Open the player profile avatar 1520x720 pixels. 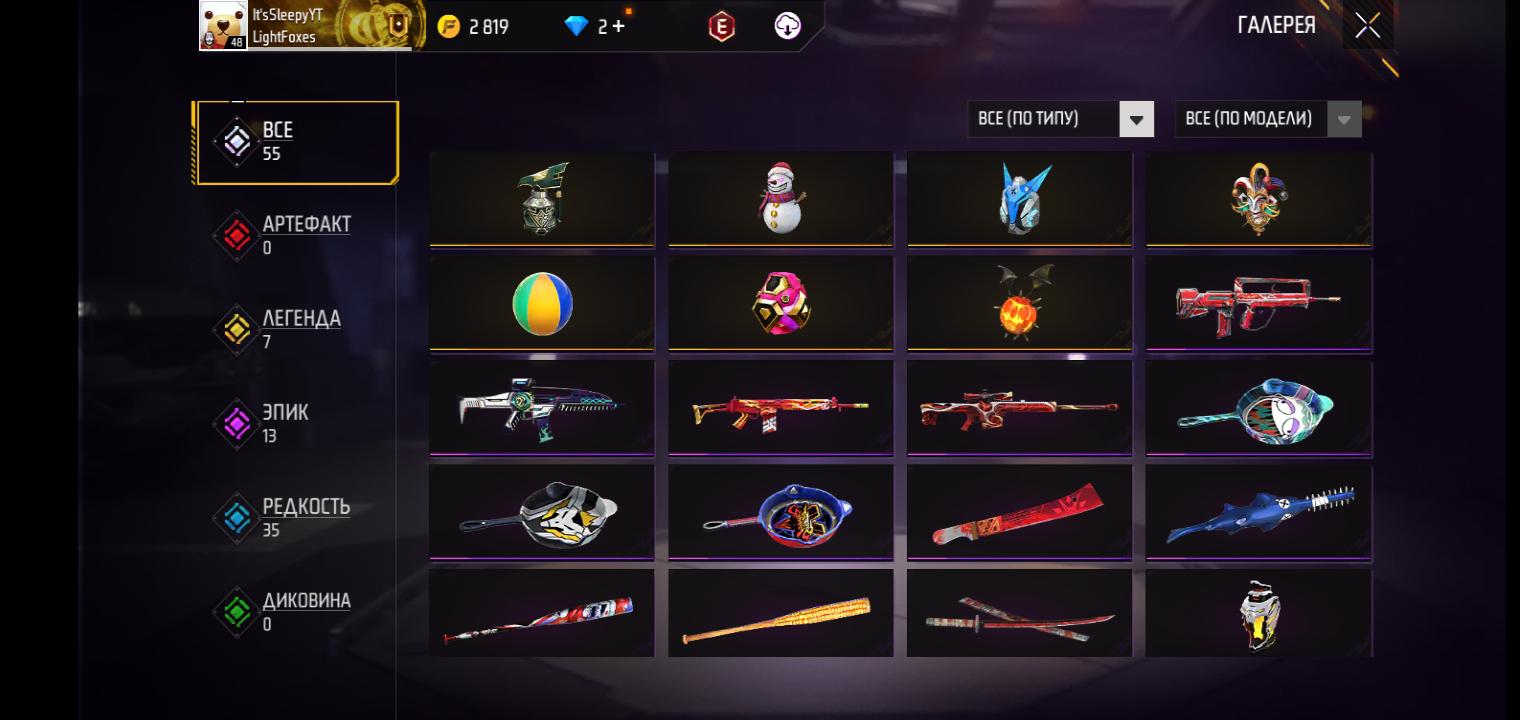click(223, 25)
